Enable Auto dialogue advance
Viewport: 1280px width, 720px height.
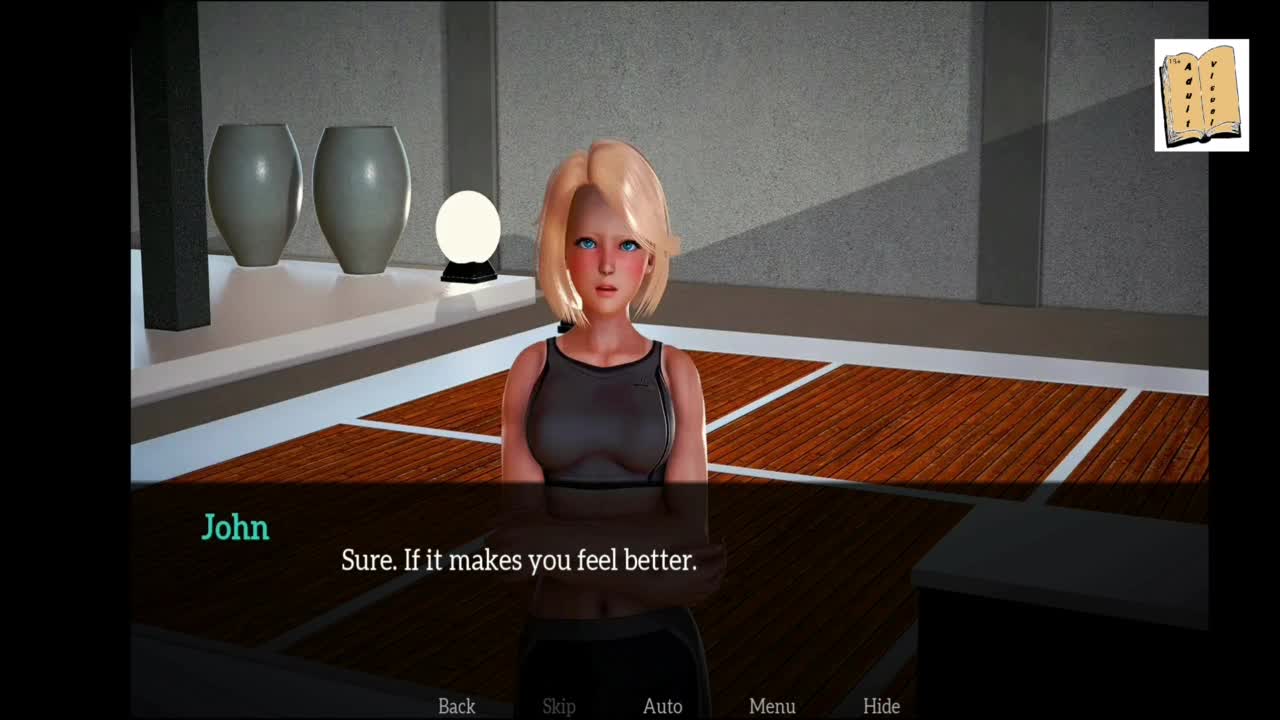662,706
